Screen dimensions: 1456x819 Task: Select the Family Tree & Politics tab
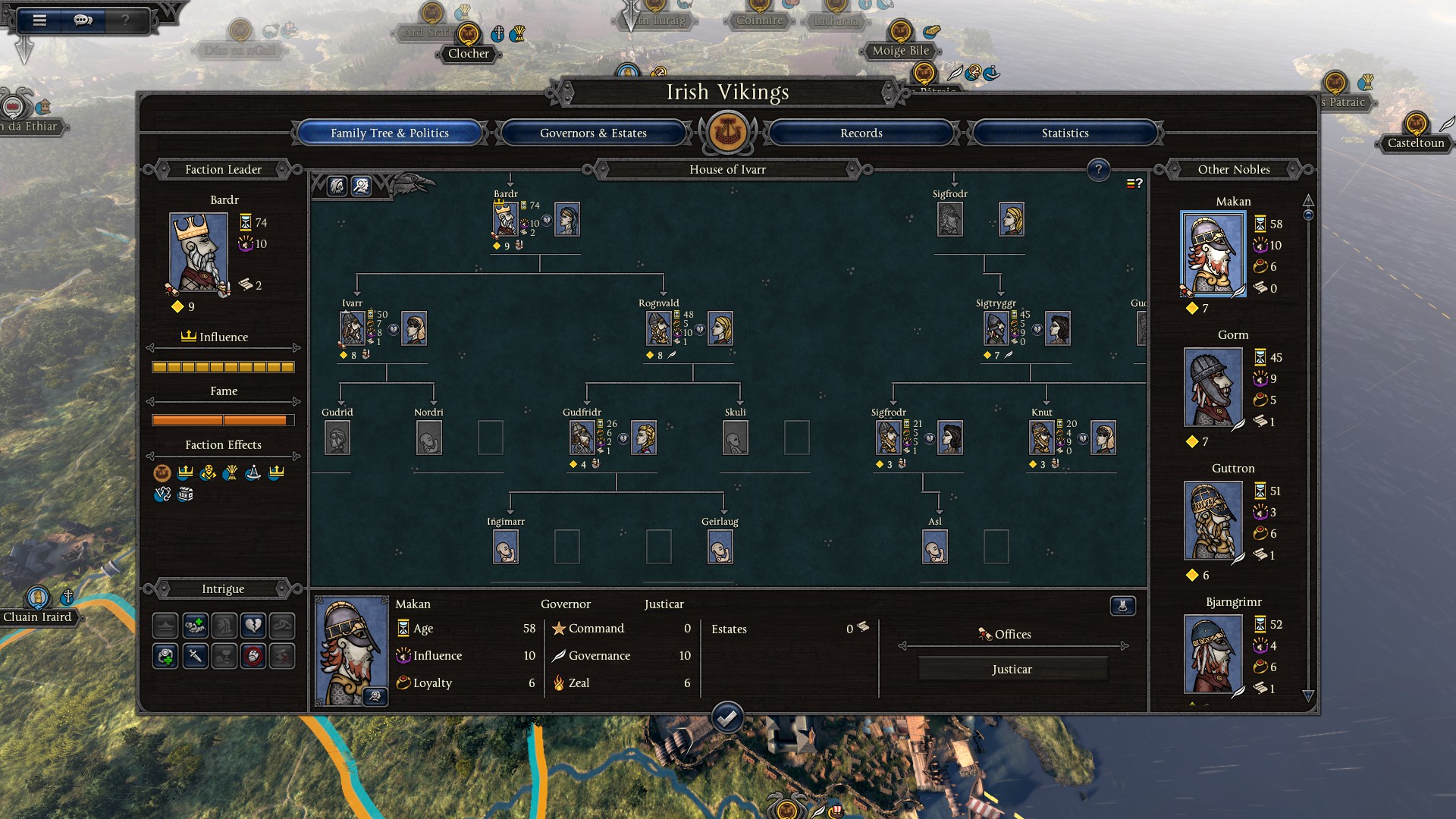point(389,133)
